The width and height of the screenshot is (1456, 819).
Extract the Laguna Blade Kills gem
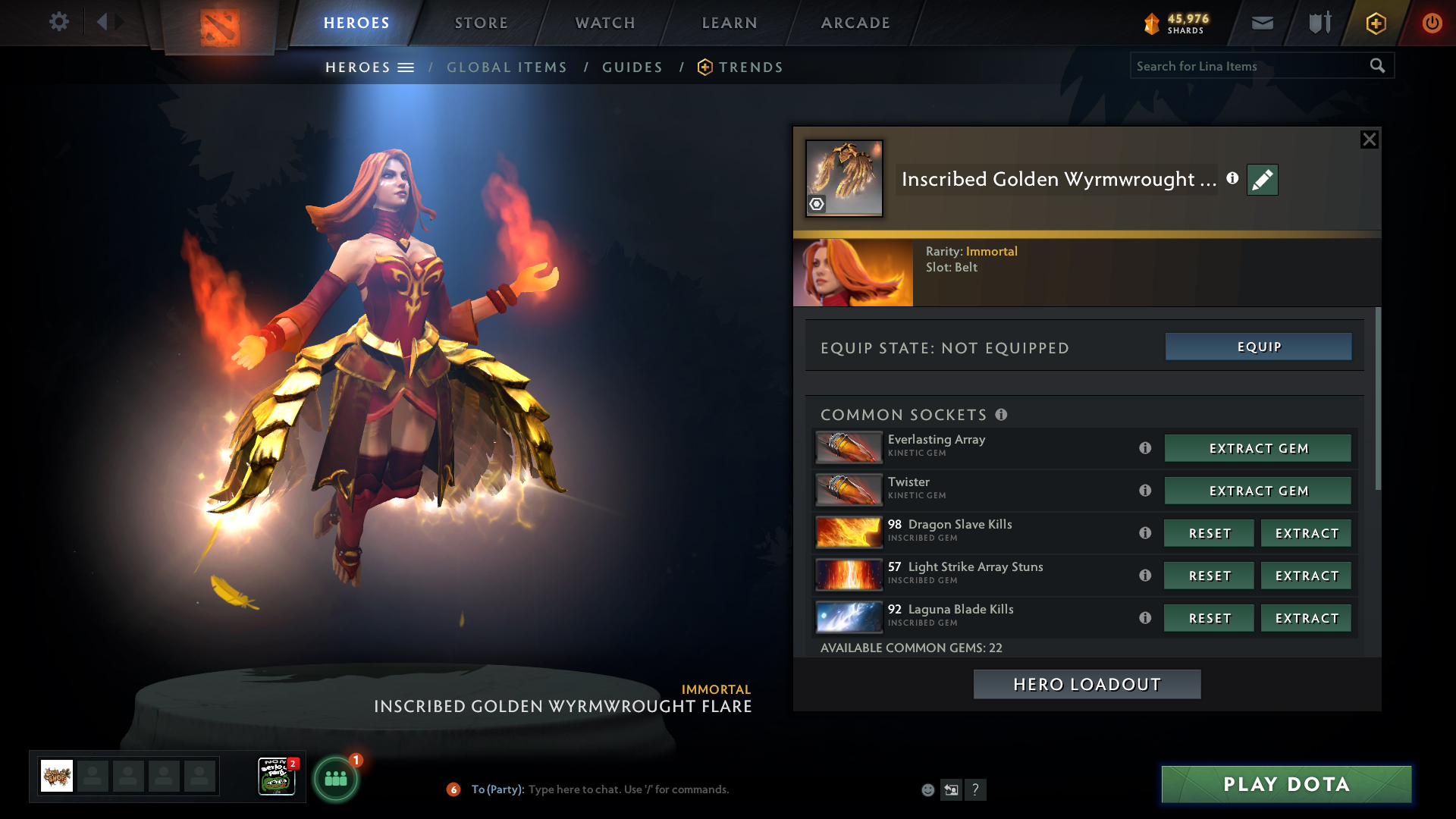1306,618
